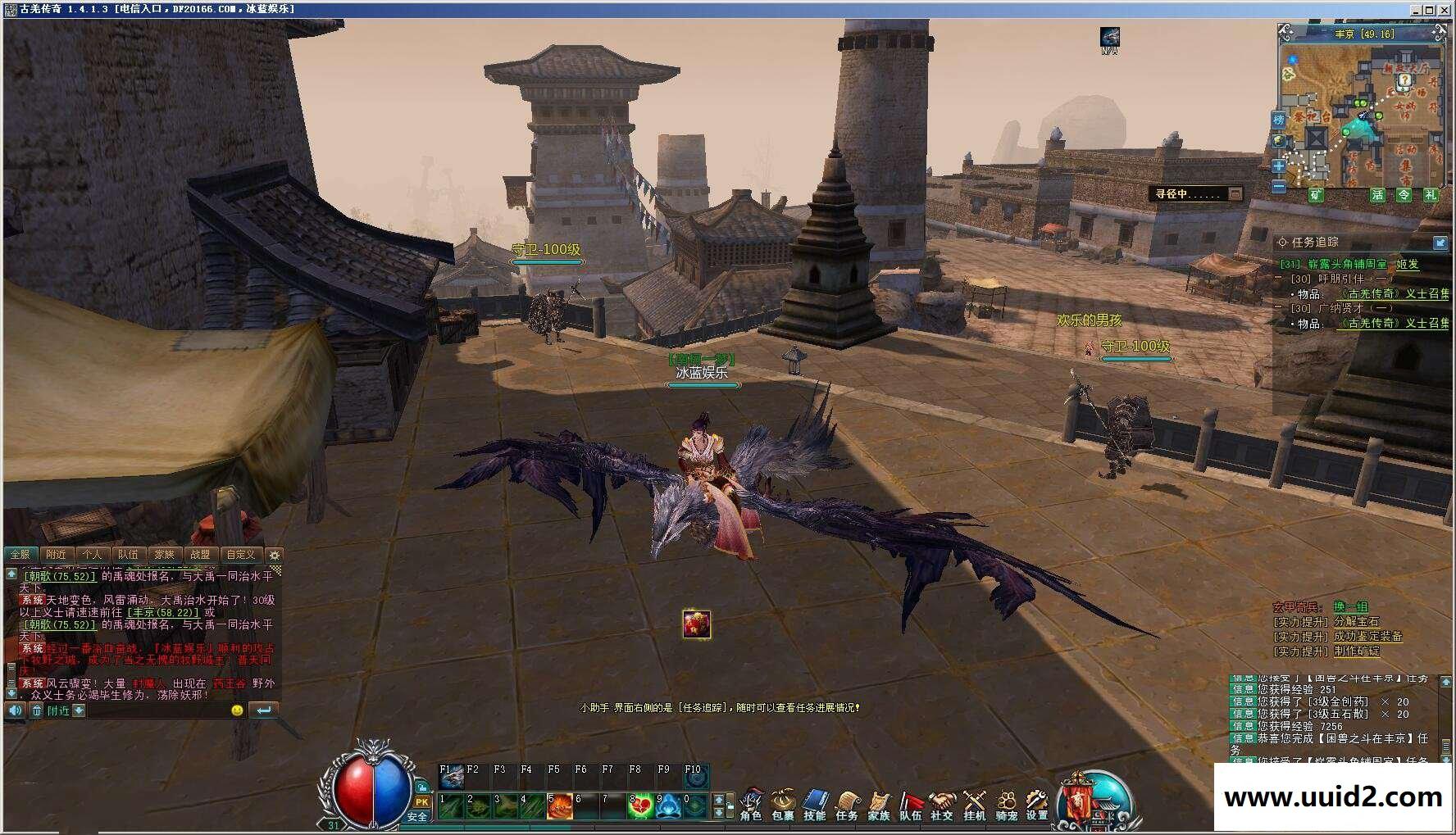This screenshot has height=835, width=1456.
Task: Open the 包裹 bag inventory
Action: [783, 804]
